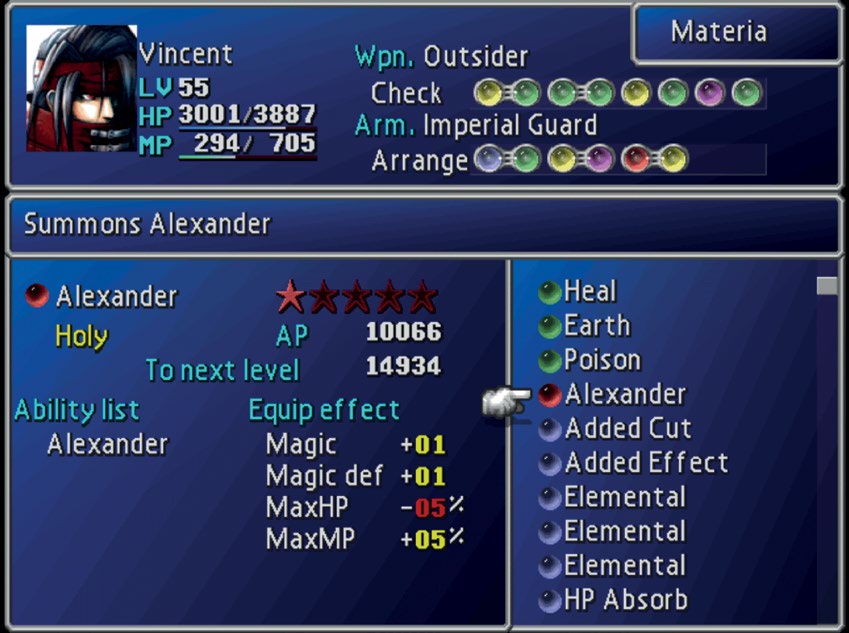The image size is (849, 633).
Task: Choose the Added Cut materia
Action: (x=627, y=428)
